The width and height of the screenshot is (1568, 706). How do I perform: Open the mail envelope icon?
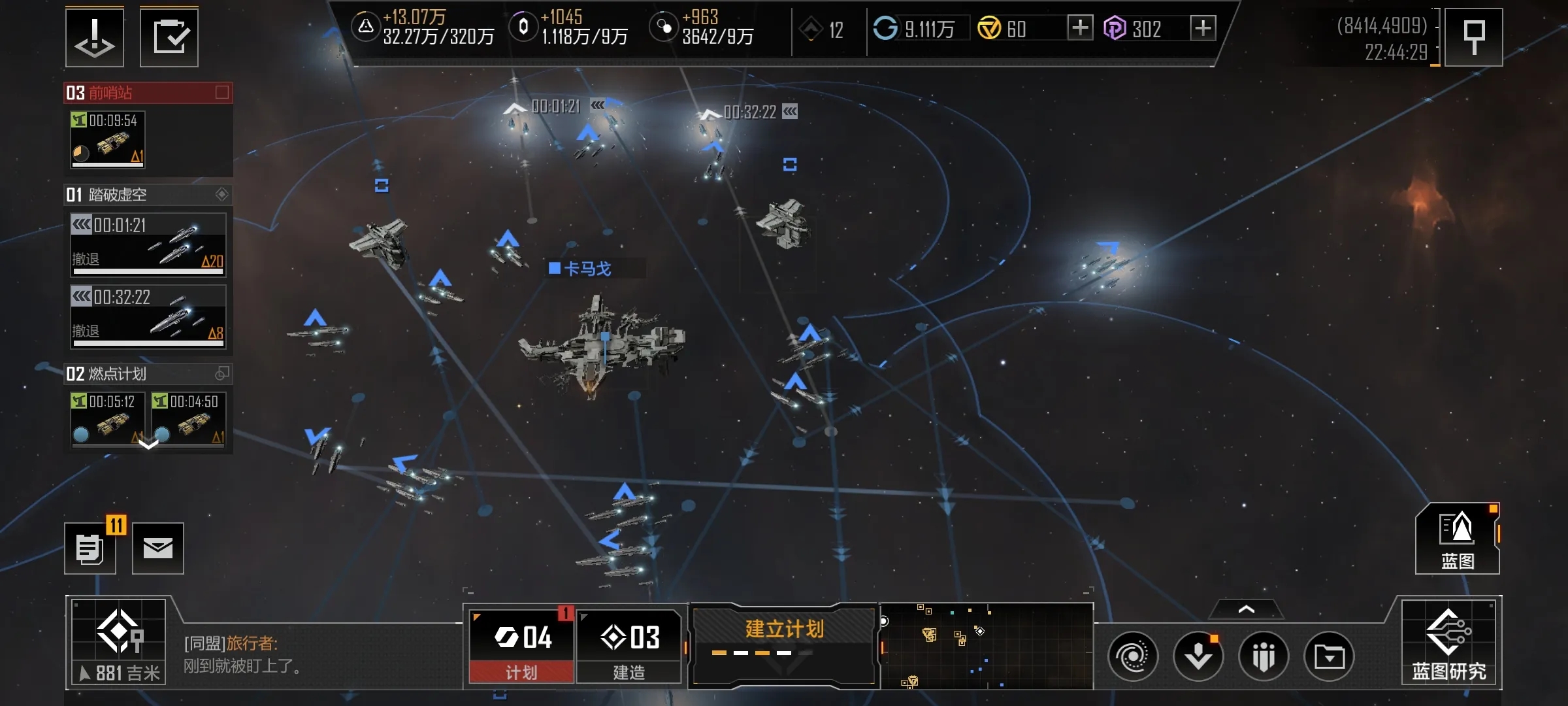[158, 548]
